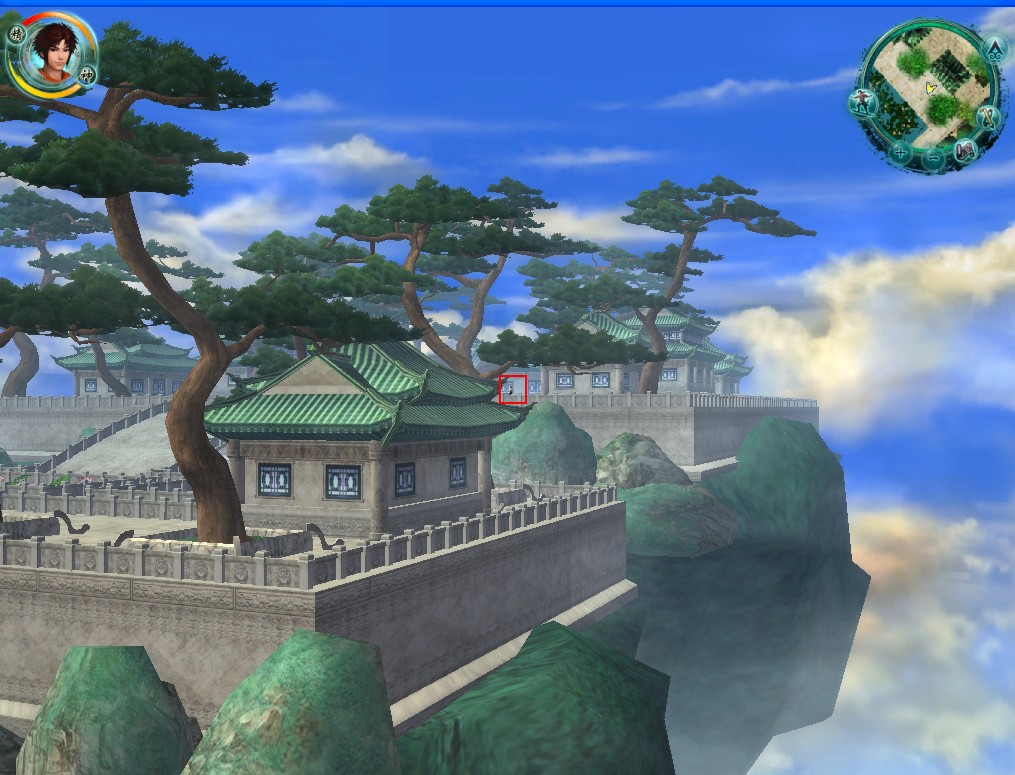Click the arrow emblem atop the minimap
The height and width of the screenshot is (775, 1015).
995,48
